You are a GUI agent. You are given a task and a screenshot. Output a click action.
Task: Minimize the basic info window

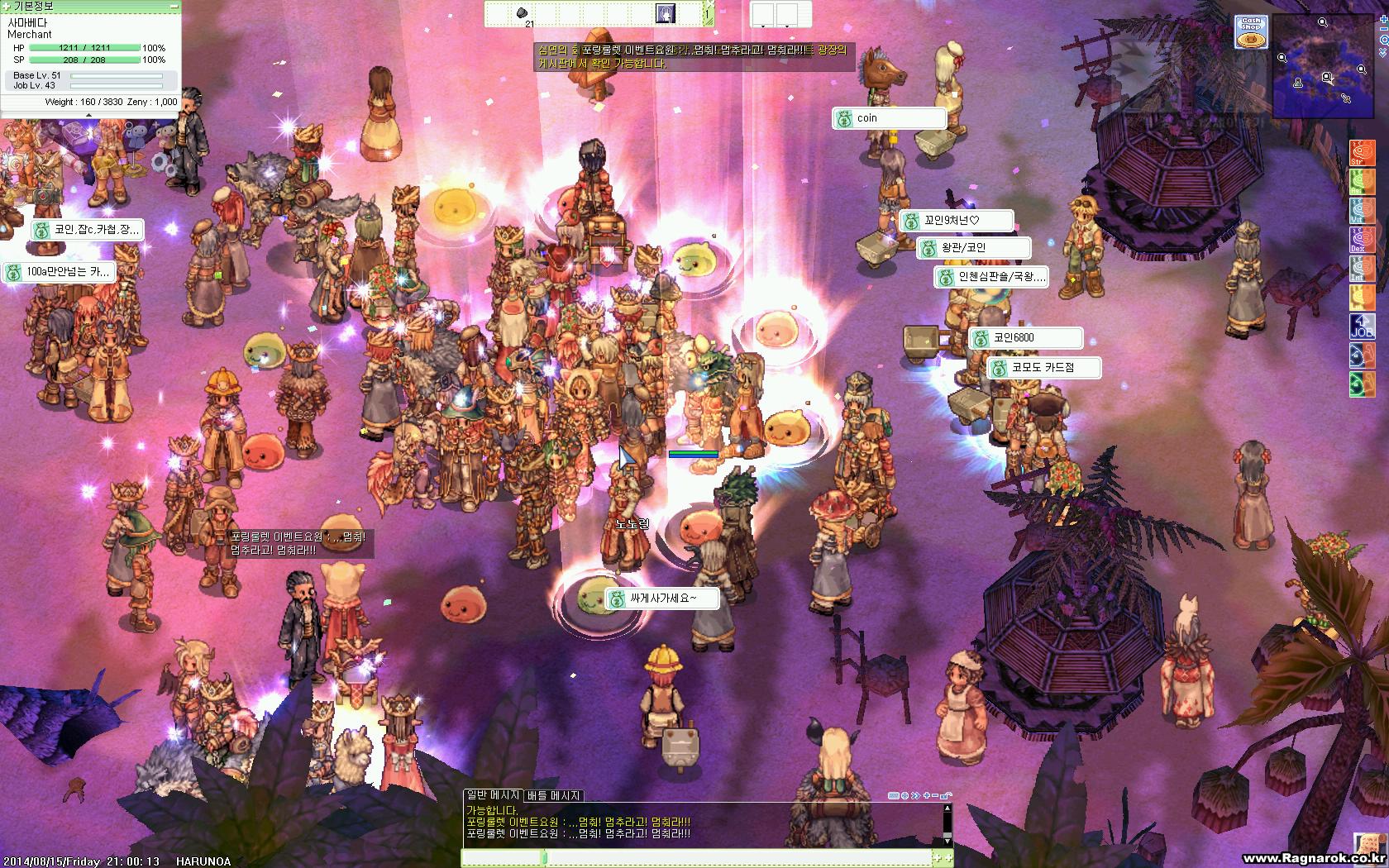tap(174, 6)
